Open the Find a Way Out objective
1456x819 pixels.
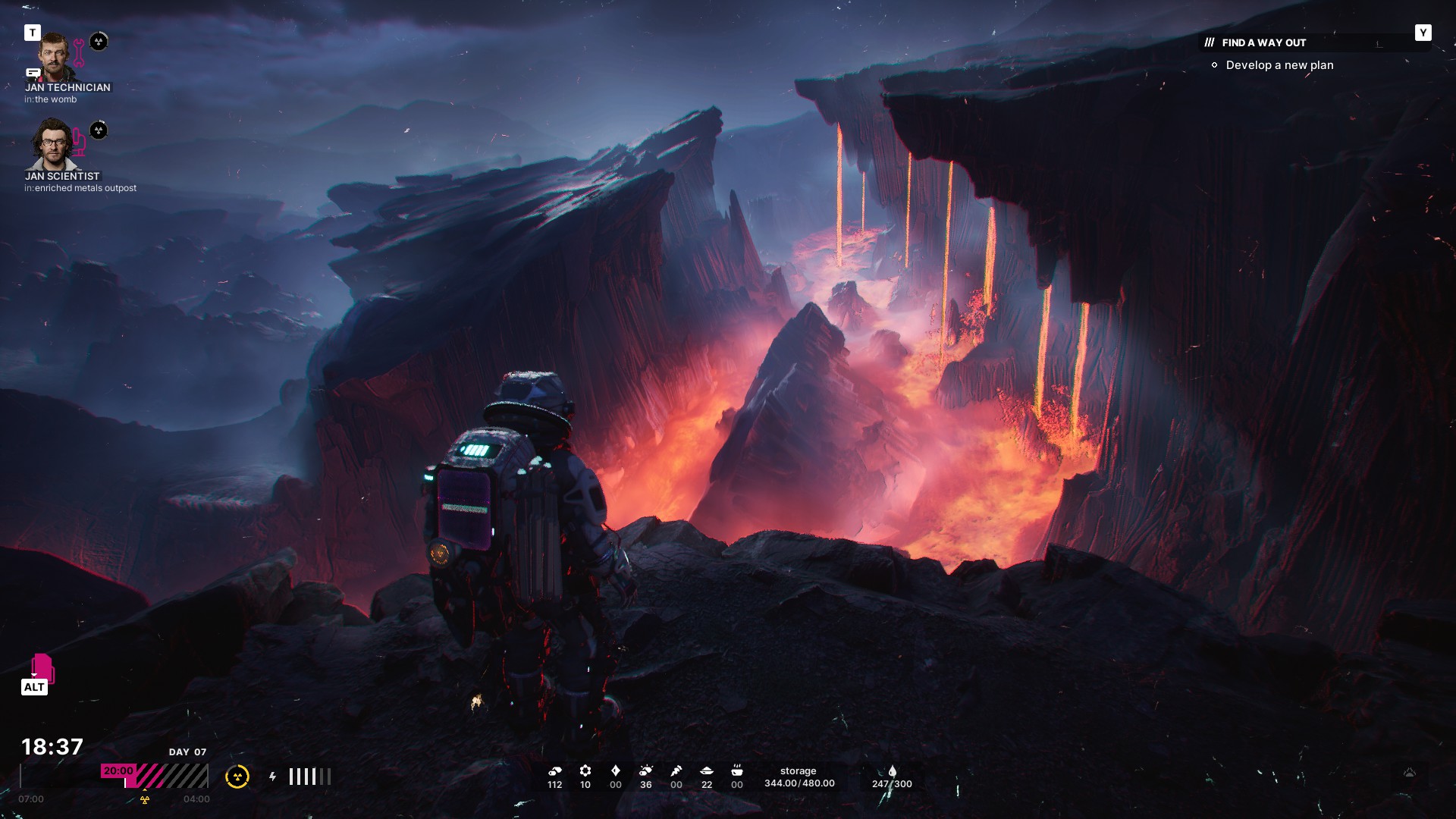coord(1263,43)
